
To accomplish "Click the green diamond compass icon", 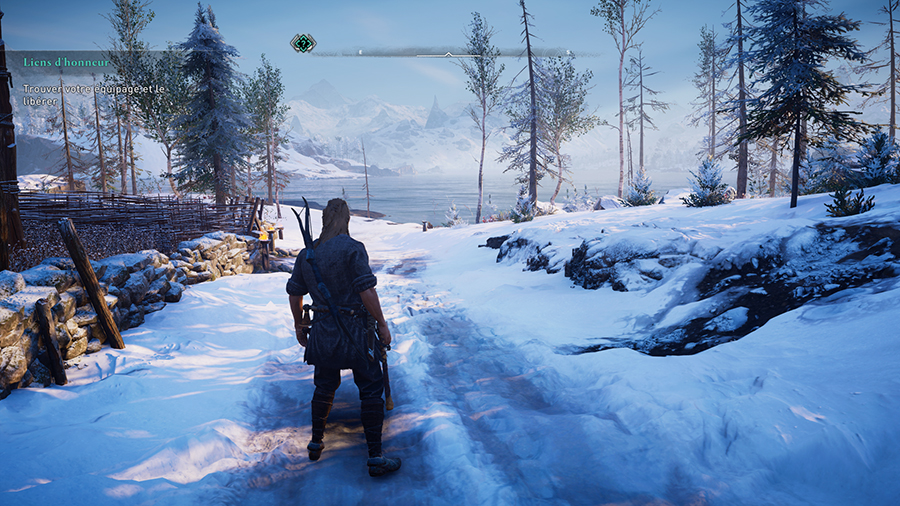I will click(303, 43).
